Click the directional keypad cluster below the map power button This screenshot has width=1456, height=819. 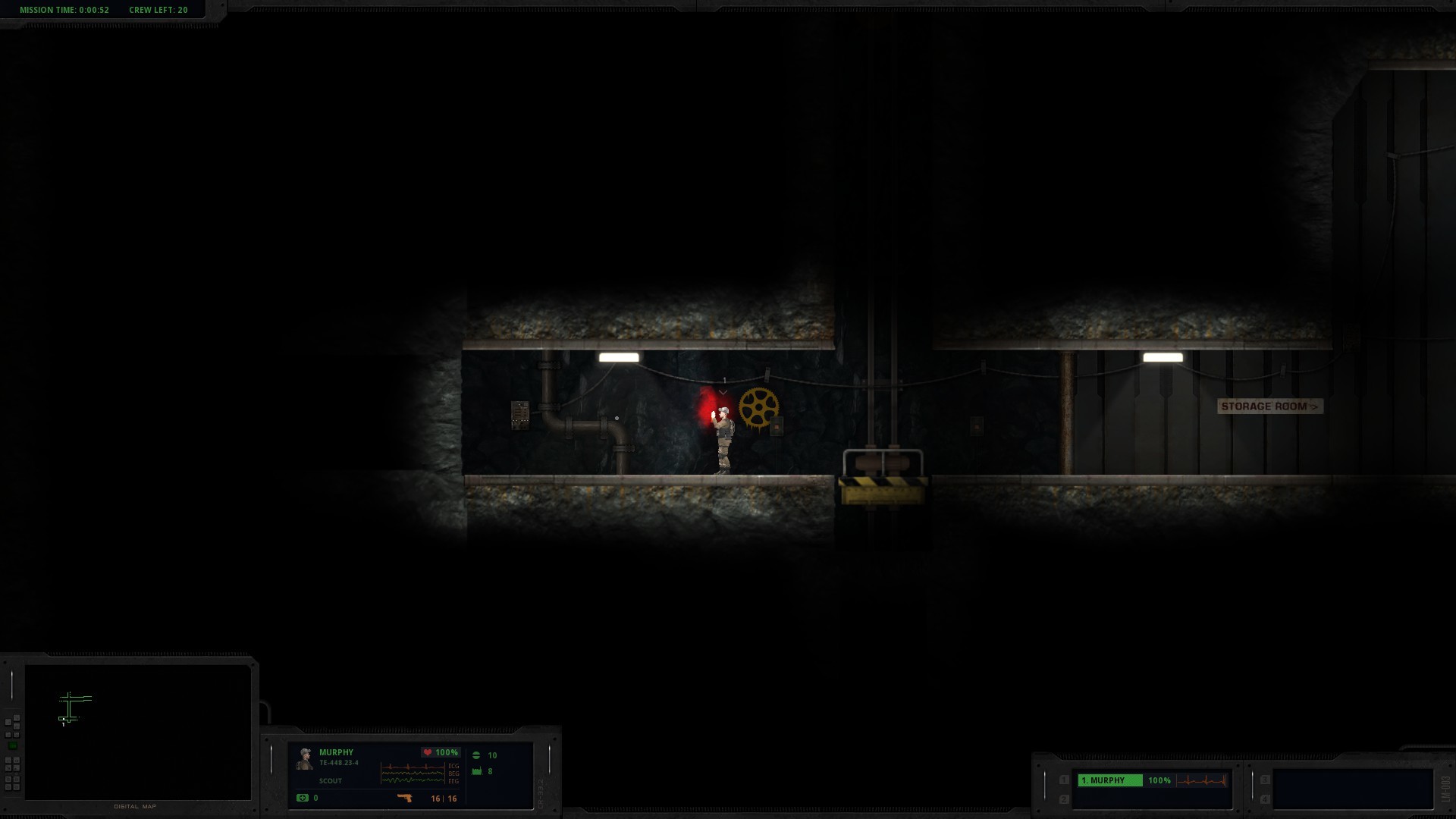coord(13,773)
